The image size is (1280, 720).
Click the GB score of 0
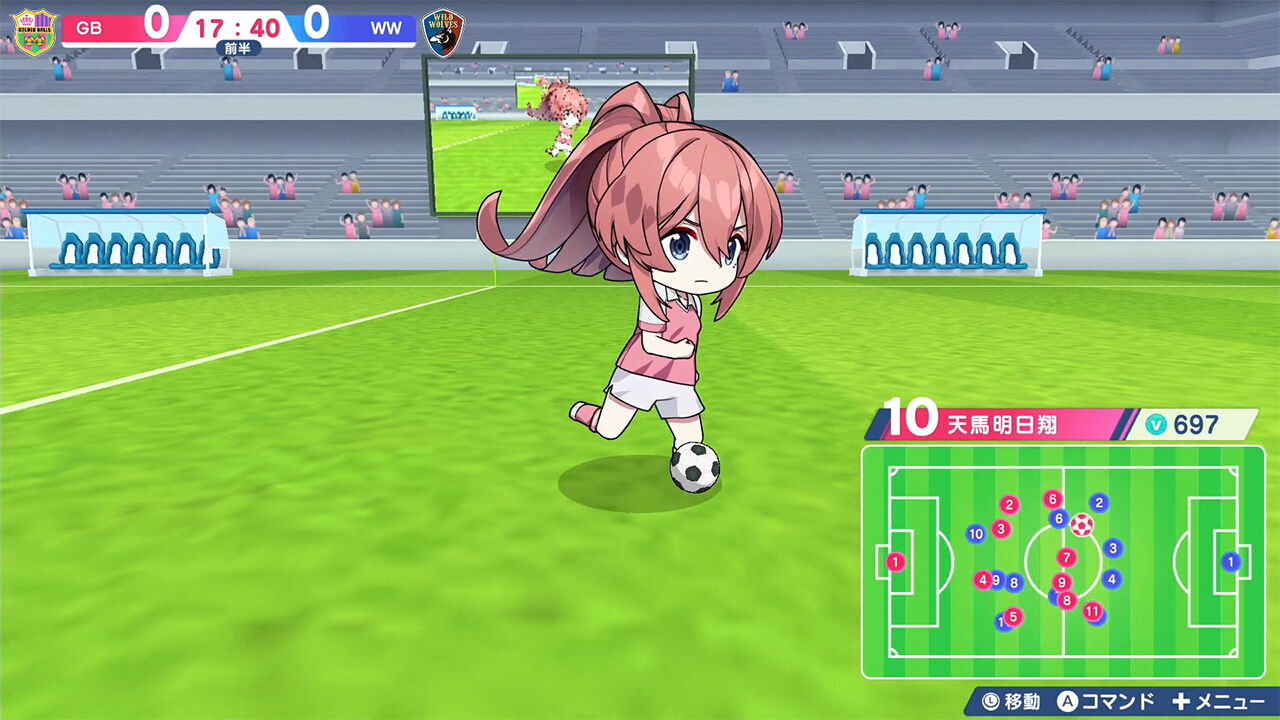(156, 24)
